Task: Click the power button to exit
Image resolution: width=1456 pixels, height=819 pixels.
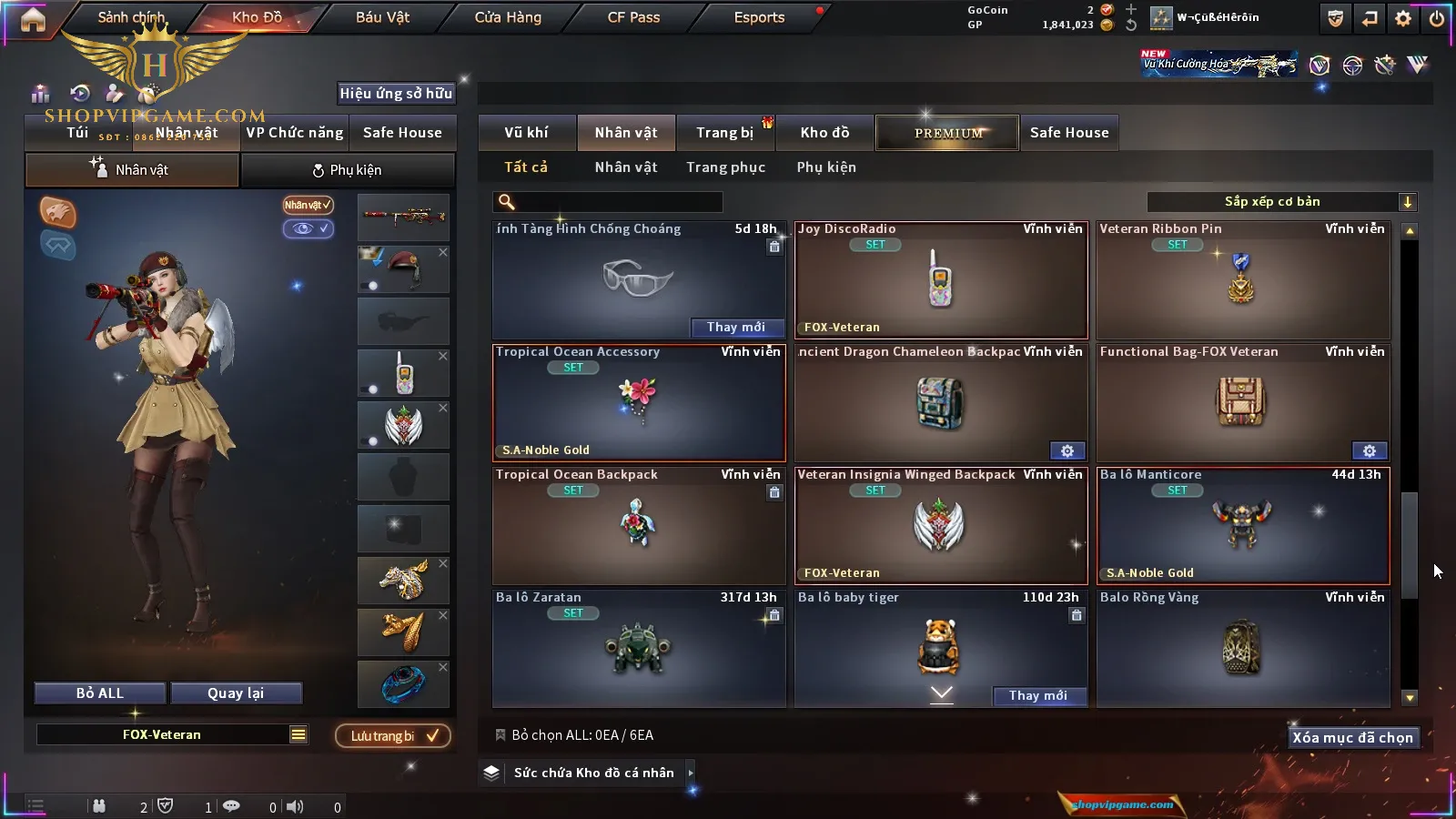Action: pyautogui.click(x=1437, y=18)
